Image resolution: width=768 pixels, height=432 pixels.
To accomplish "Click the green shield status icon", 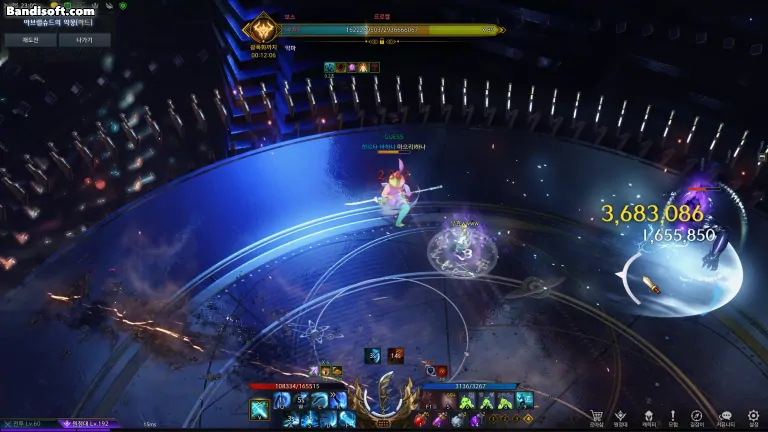I will point(123,5).
